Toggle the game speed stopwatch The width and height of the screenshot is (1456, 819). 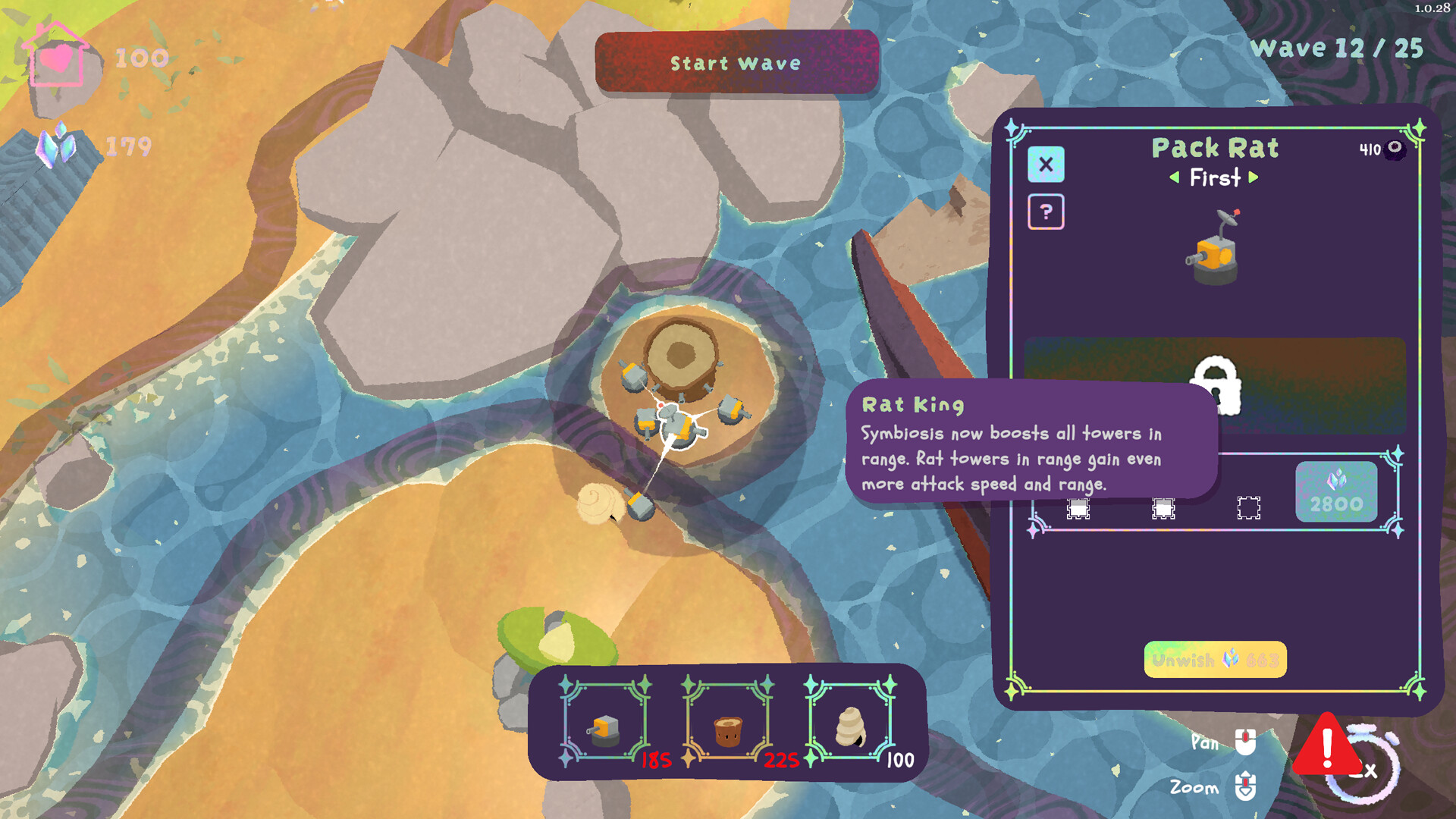pyautogui.click(x=1367, y=767)
